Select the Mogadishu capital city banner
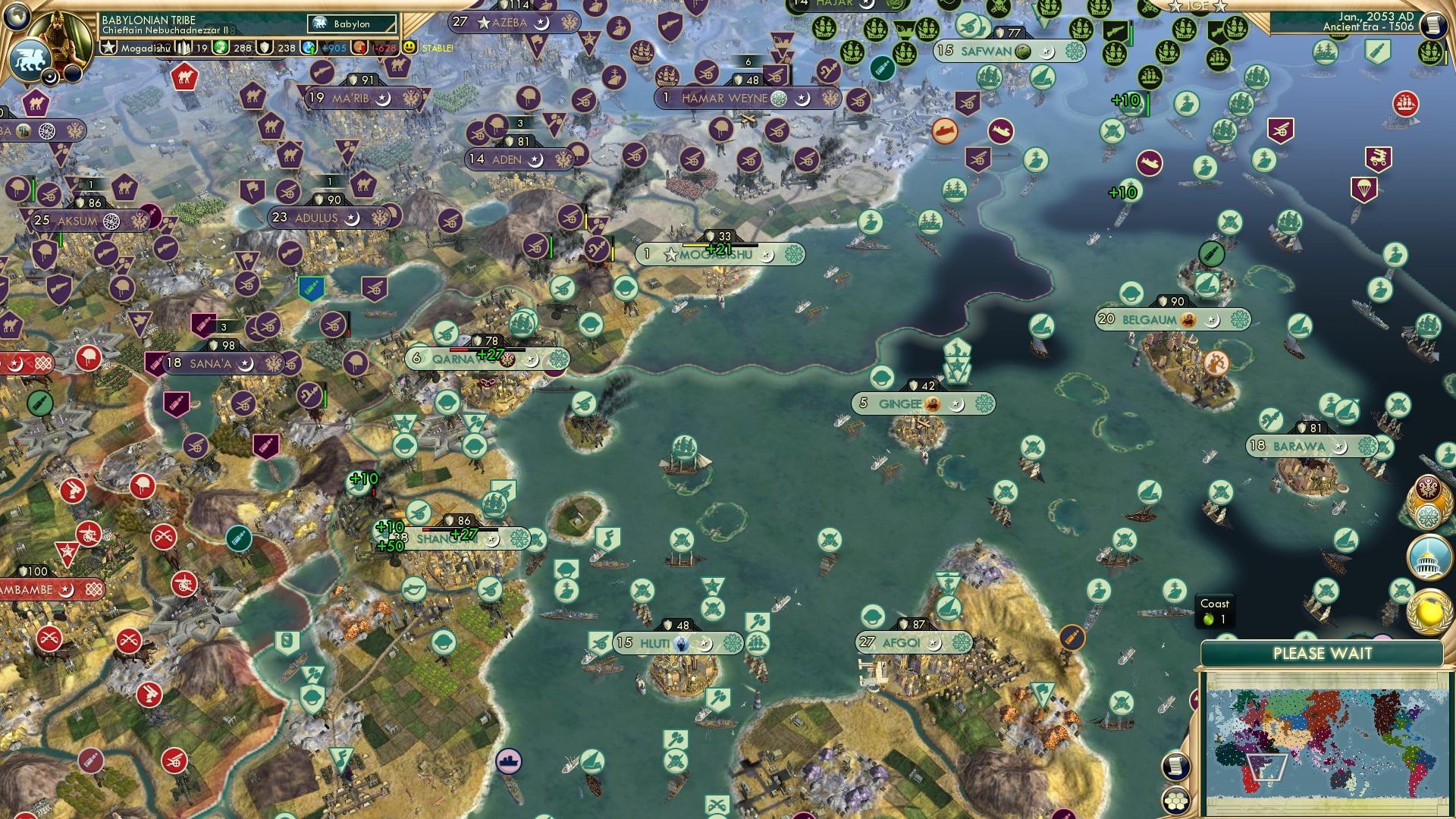This screenshot has width=1456, height=819. click(x=709, y=256)
